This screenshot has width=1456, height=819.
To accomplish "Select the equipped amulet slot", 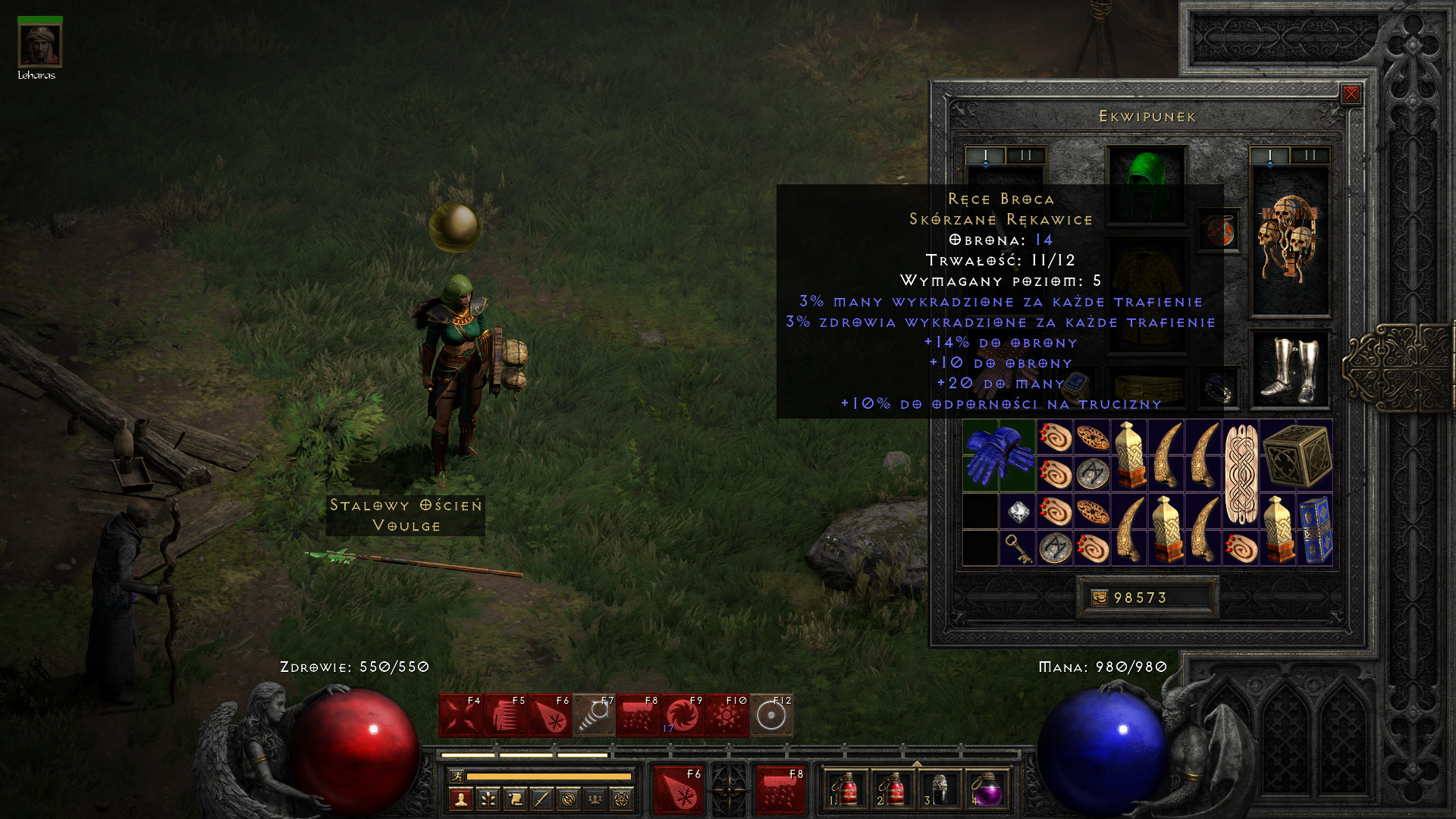I will [x=1219, y=231].
